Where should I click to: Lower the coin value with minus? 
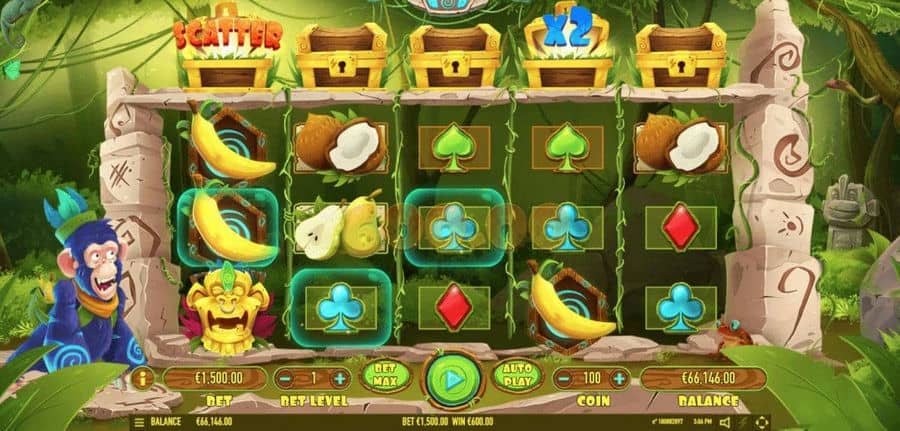[x=566, y=379]
